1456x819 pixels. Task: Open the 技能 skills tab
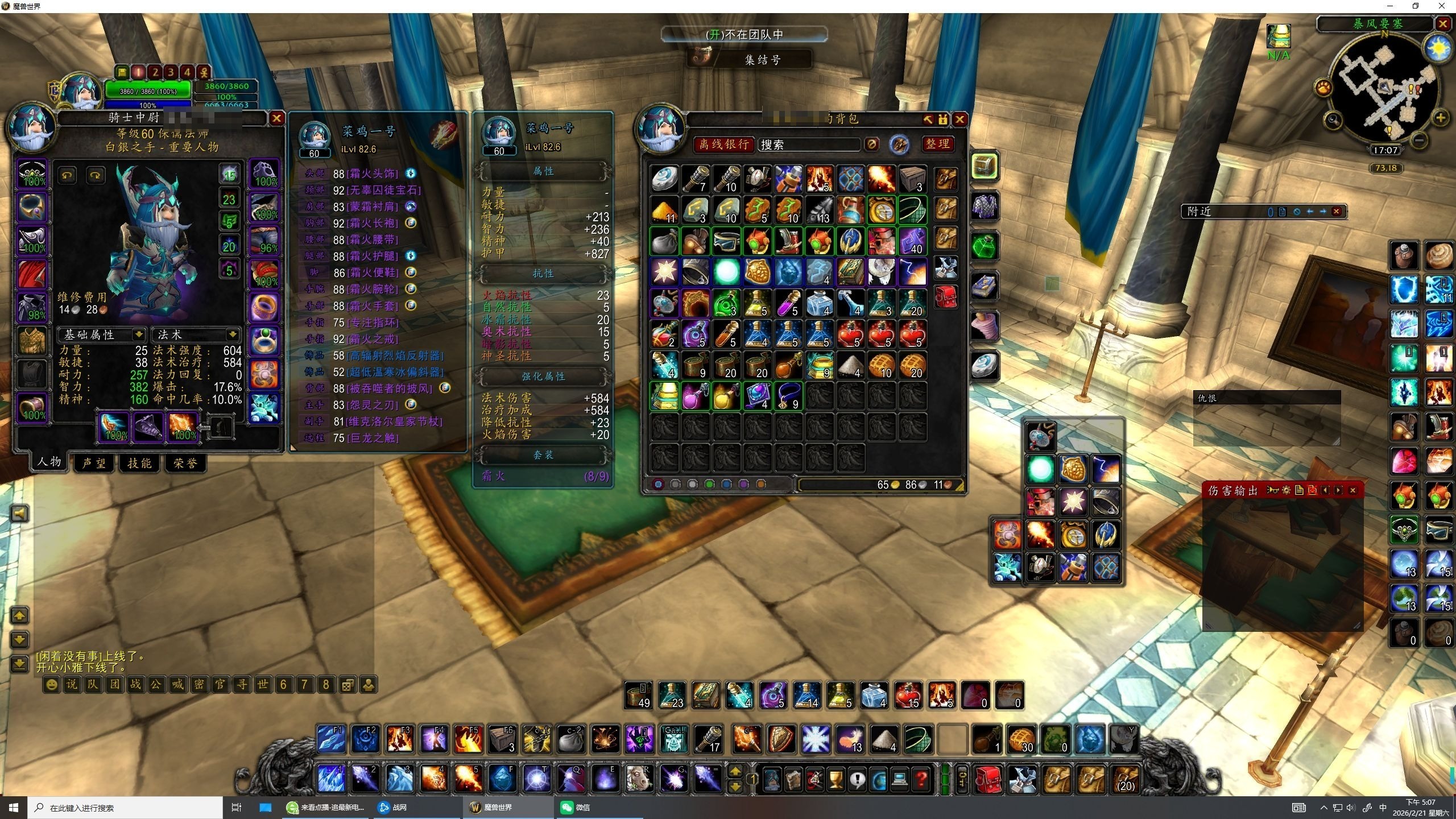(x=140, y=464)
